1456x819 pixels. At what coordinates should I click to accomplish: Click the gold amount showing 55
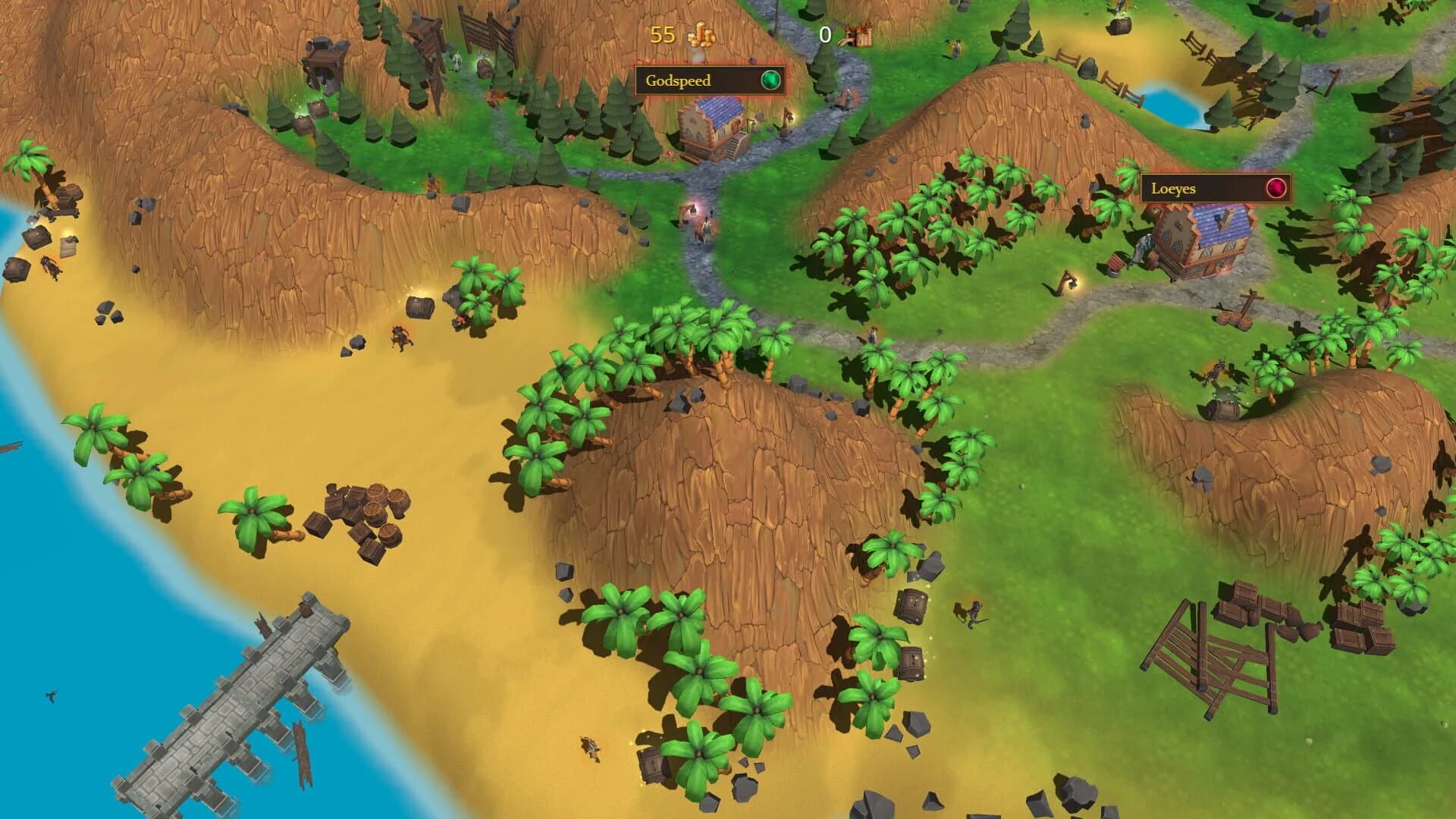(x=663, y=35)
